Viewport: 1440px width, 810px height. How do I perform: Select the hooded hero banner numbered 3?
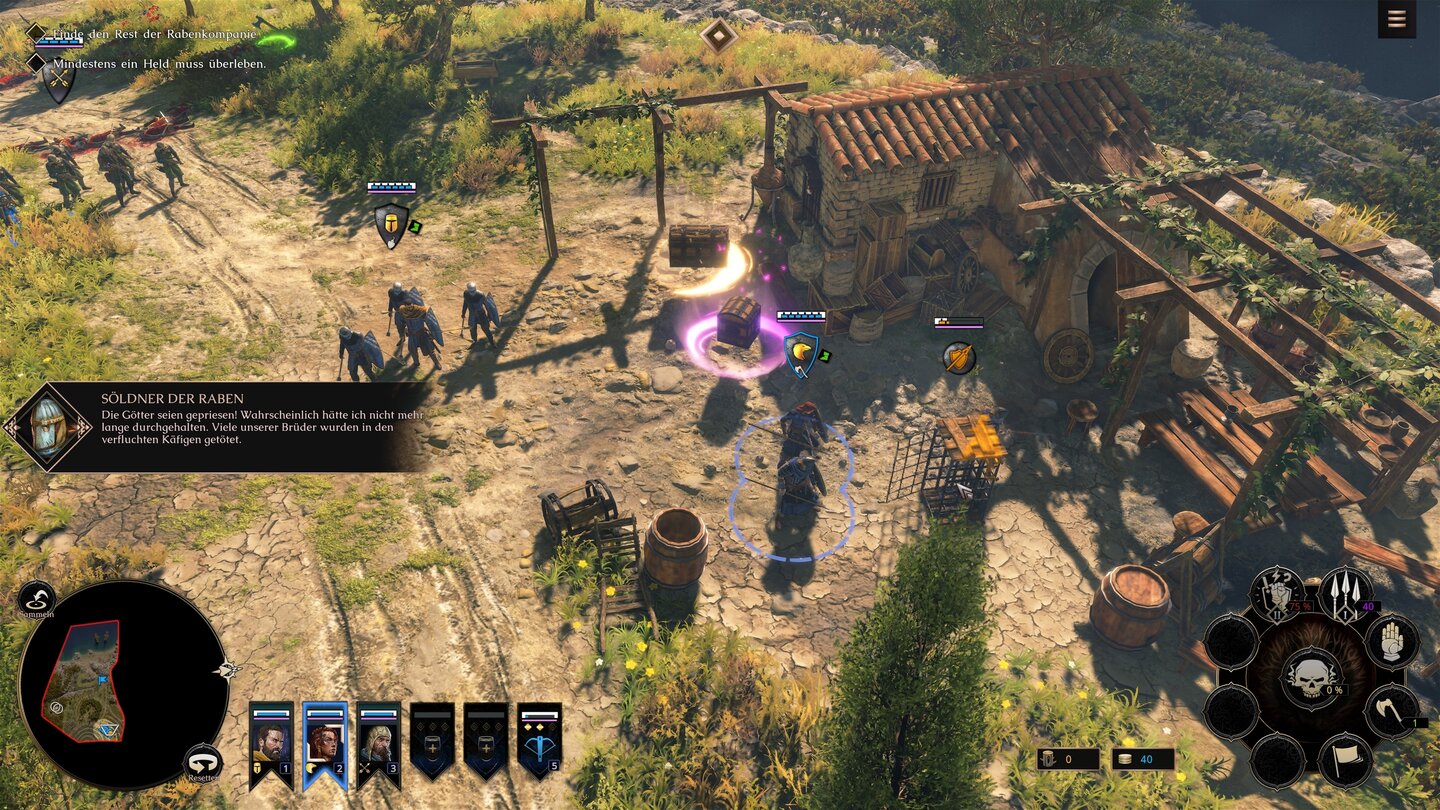tap(379, 742)
